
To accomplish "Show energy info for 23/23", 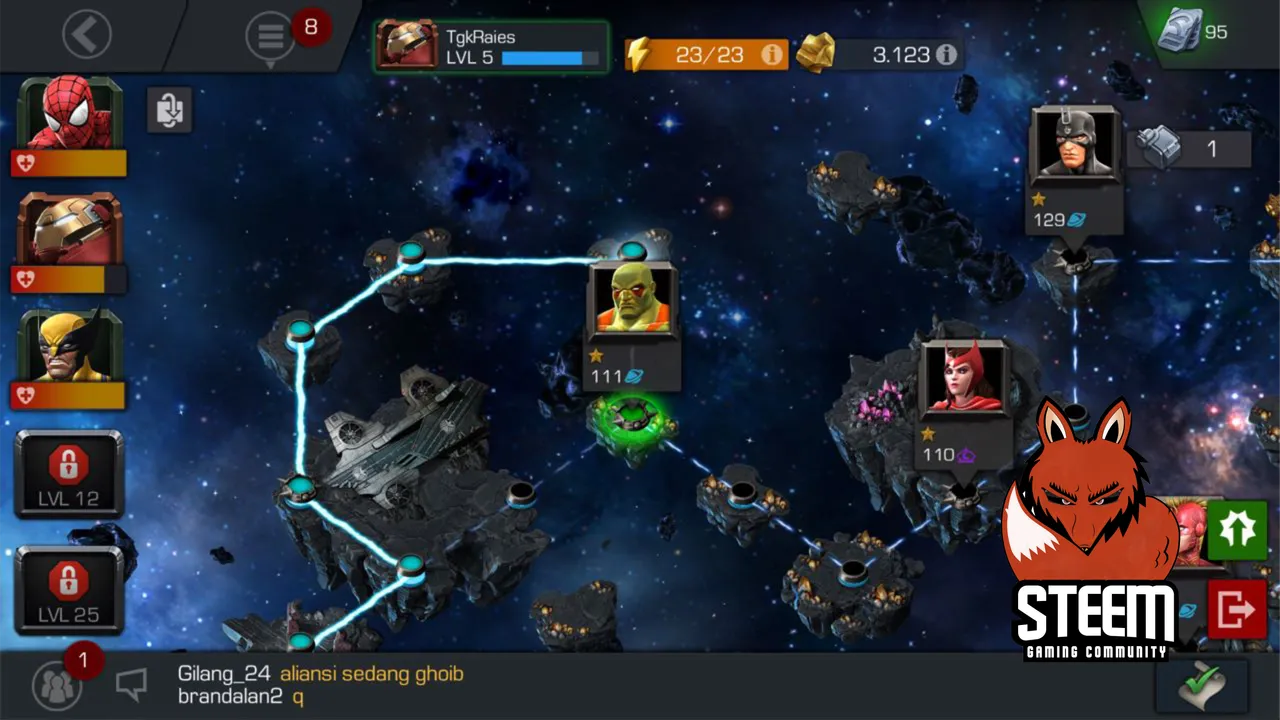I will point(772,54).
